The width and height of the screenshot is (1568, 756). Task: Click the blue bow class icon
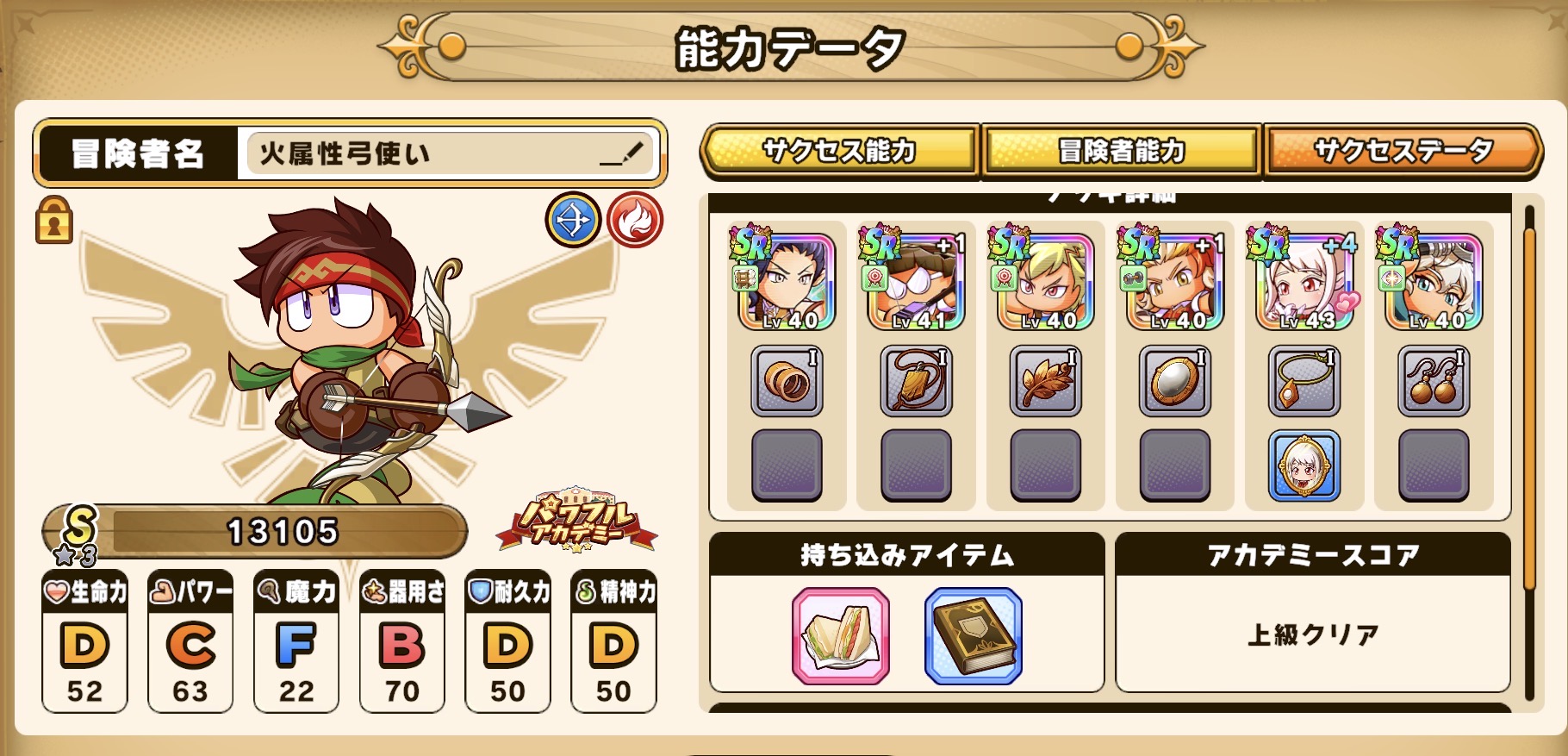click(x=573, y=220)
